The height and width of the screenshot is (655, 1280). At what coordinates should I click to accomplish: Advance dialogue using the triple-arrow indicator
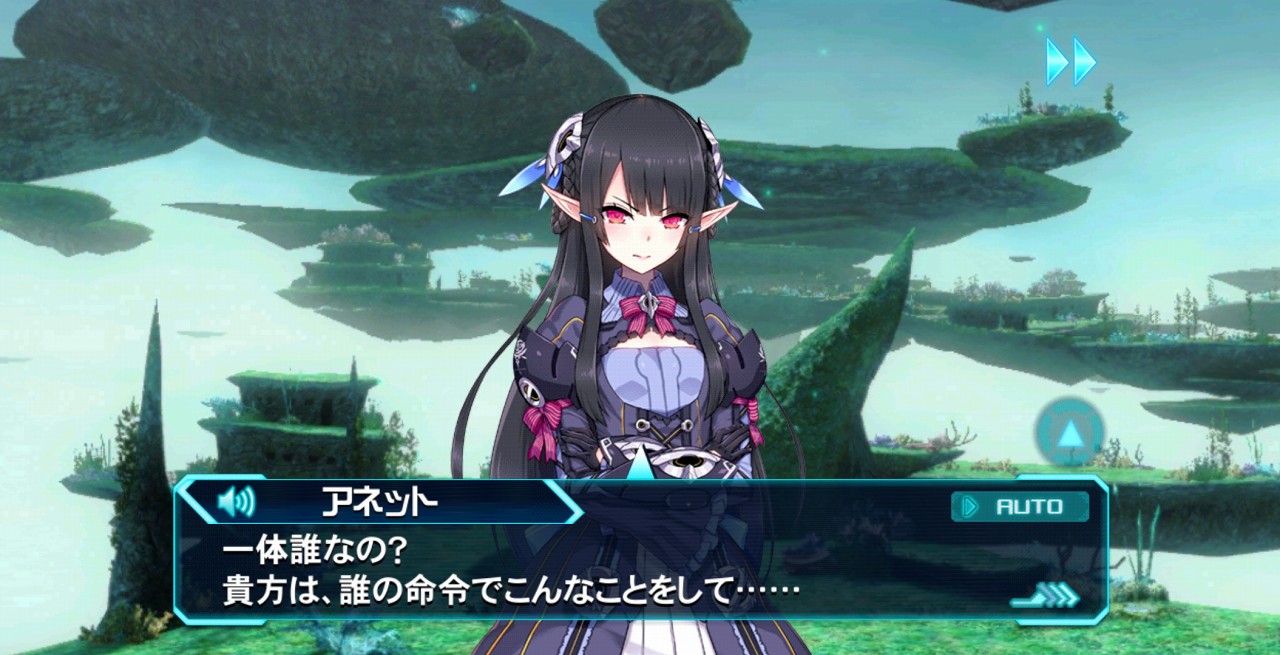[x=1047, y=596]
